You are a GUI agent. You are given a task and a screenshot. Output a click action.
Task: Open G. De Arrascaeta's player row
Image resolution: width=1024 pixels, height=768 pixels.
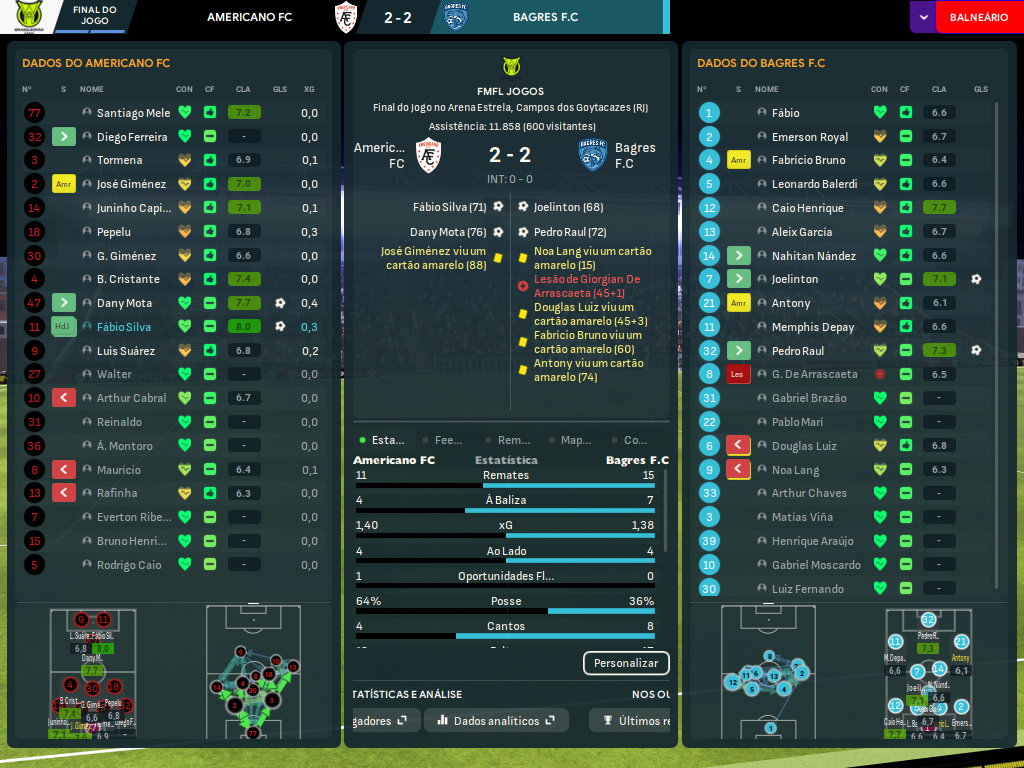click(814, 374)
